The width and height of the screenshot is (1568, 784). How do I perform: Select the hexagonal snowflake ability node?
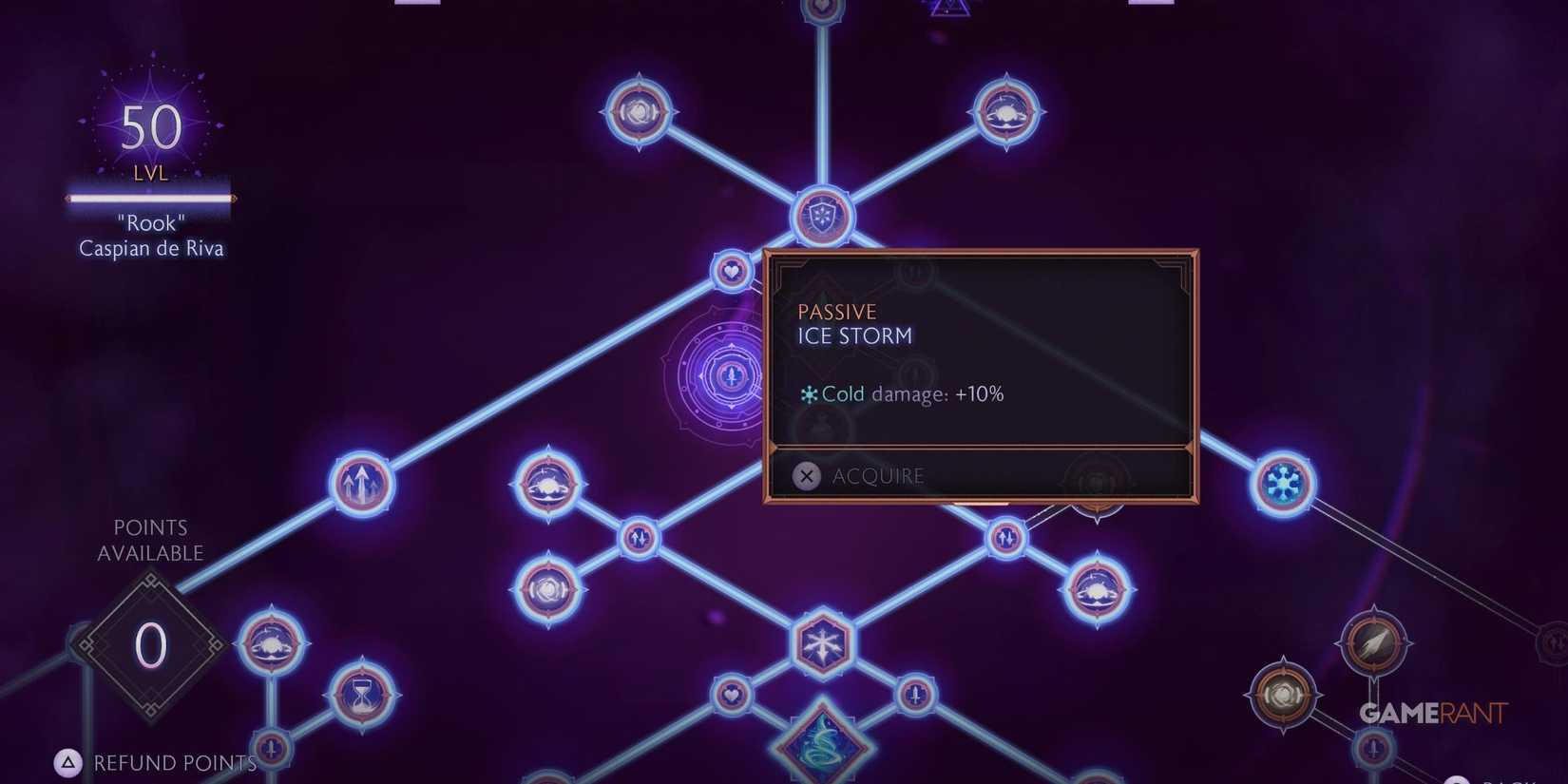tap(825, 643)
